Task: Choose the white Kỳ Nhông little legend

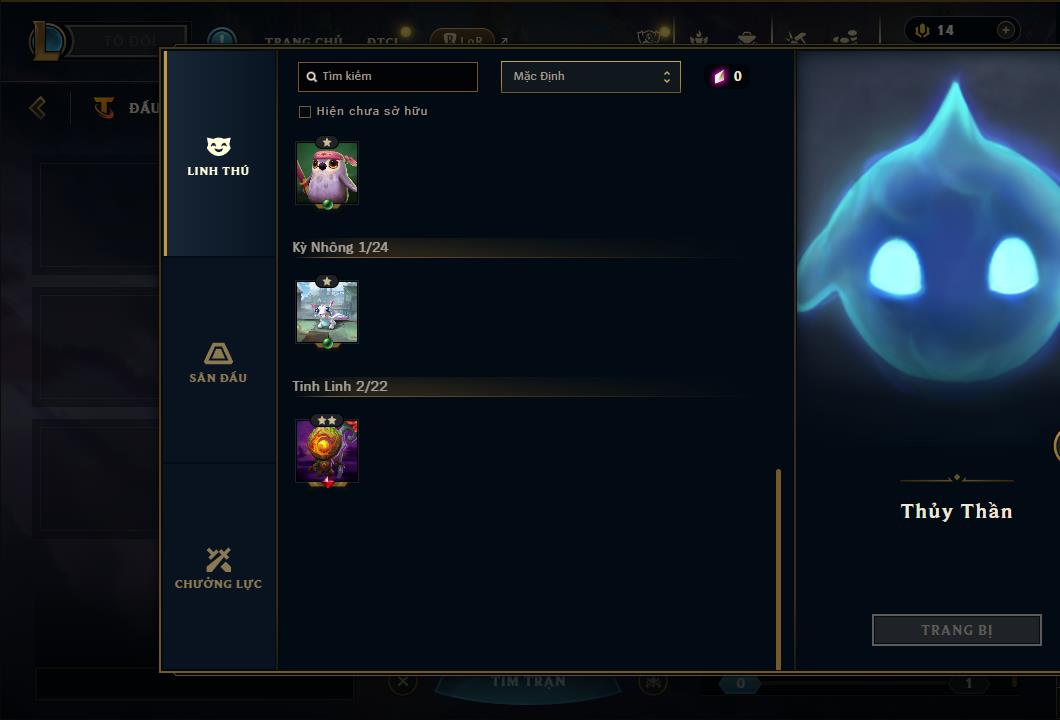Action: click(327, 312)
